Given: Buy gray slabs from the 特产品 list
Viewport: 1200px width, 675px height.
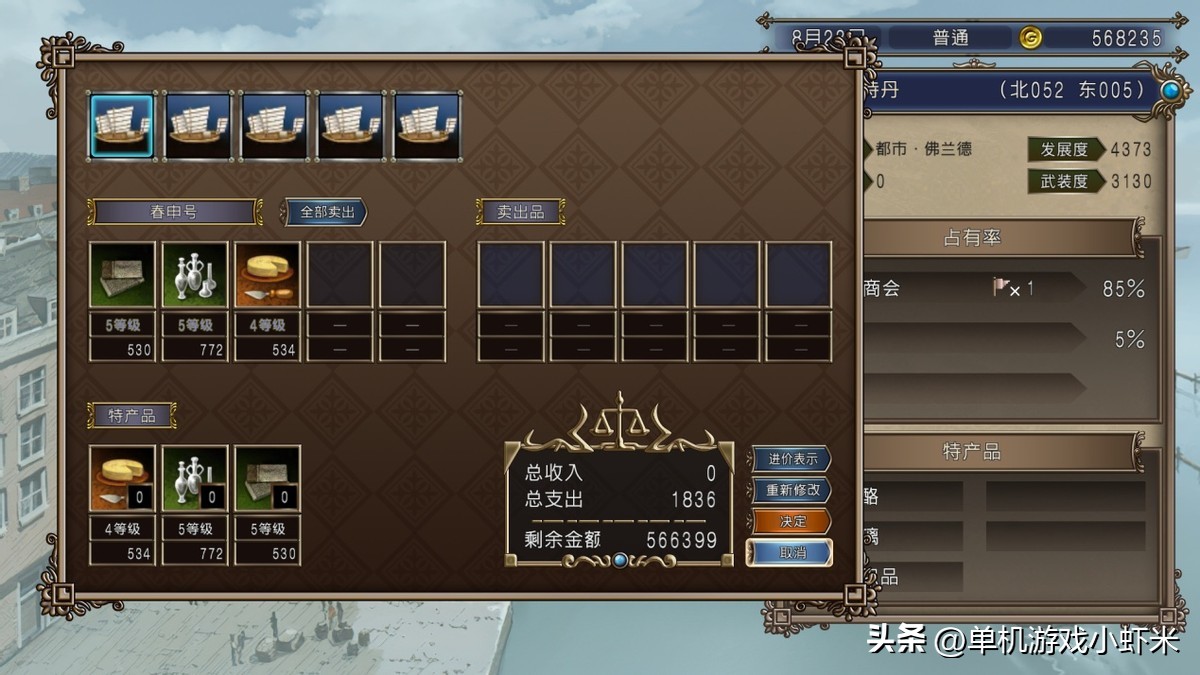Looking at the screenshot, I should (x=267, y=478).
